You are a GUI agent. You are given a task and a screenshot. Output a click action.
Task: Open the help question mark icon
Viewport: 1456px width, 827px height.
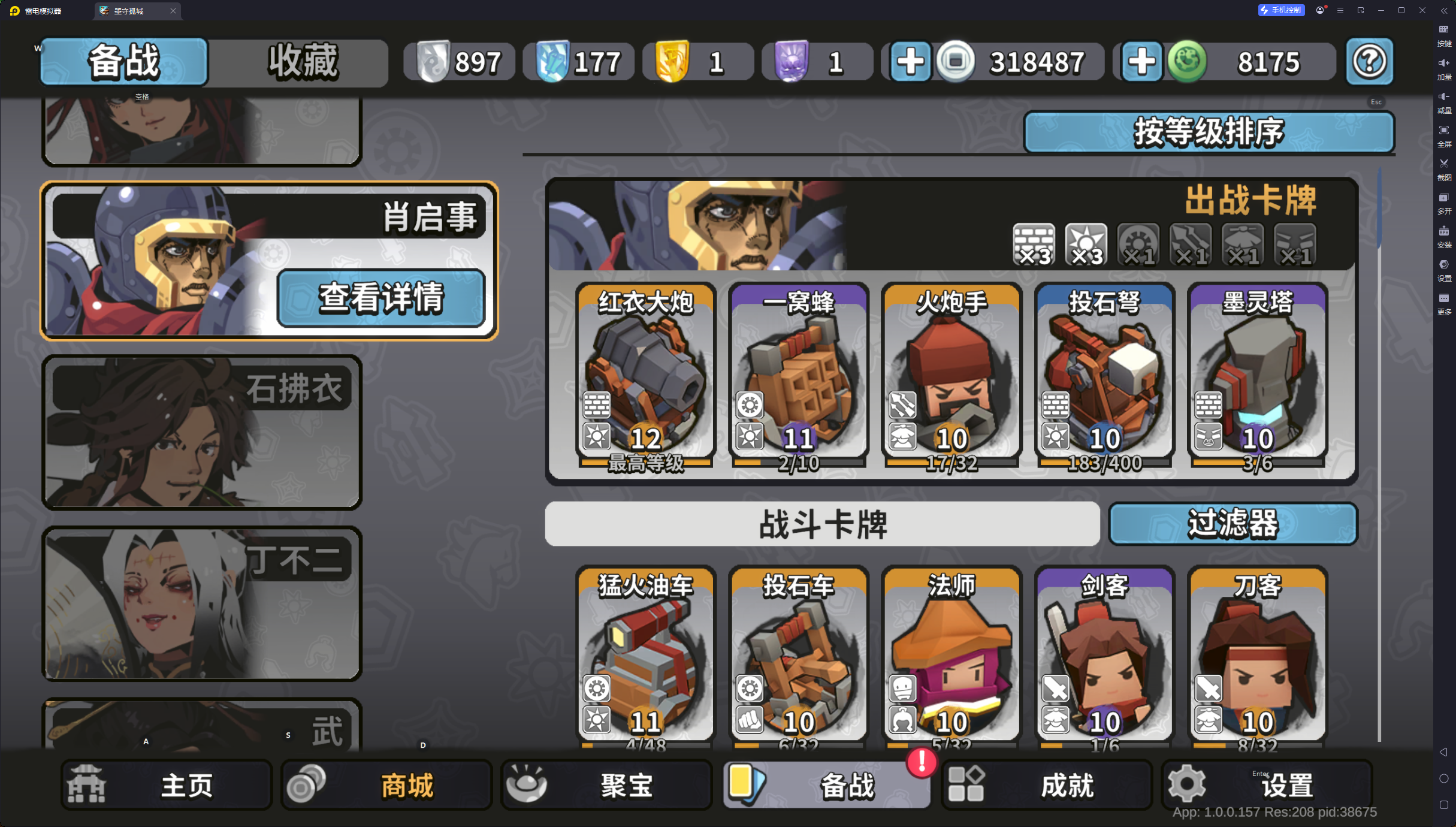pos(1370,61)
